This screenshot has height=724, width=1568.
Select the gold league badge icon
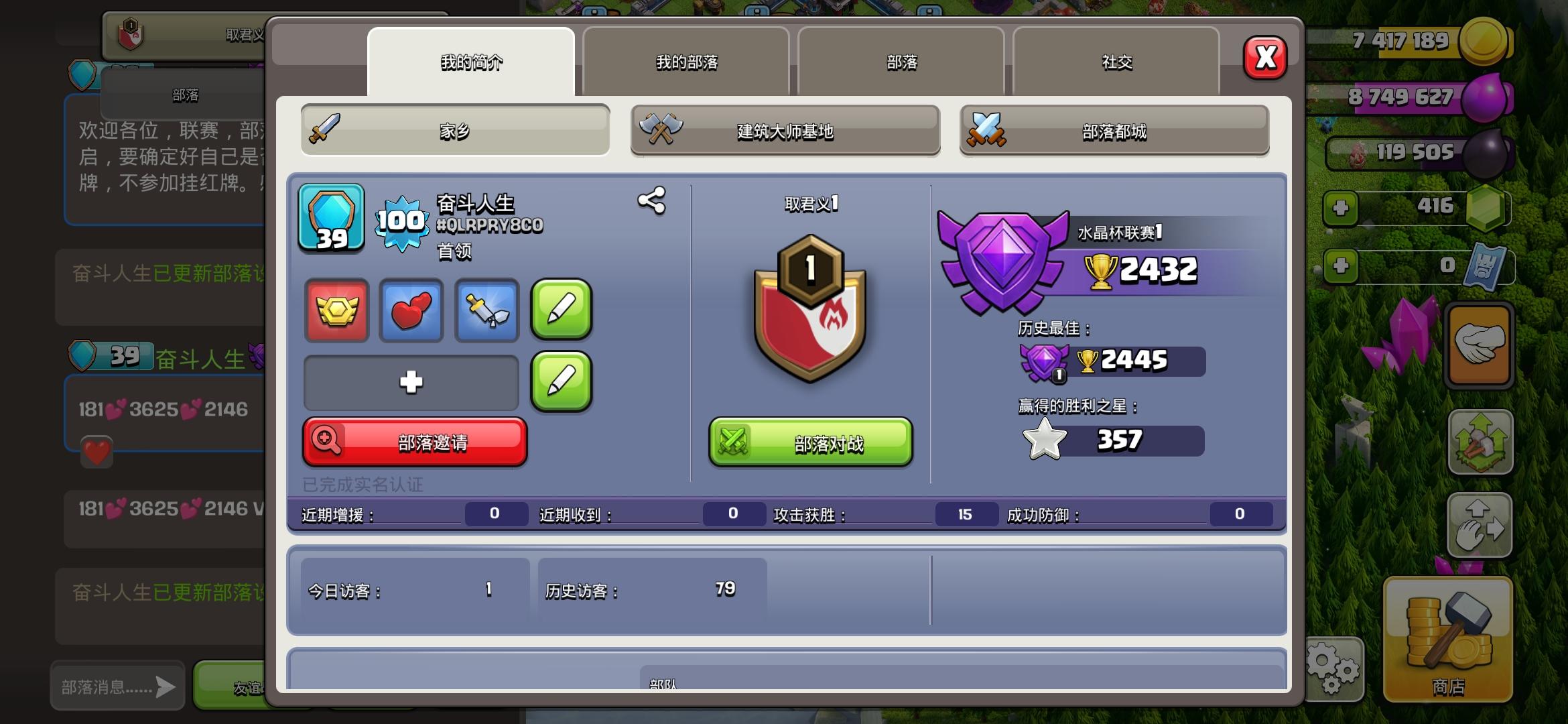pos(337,311)
